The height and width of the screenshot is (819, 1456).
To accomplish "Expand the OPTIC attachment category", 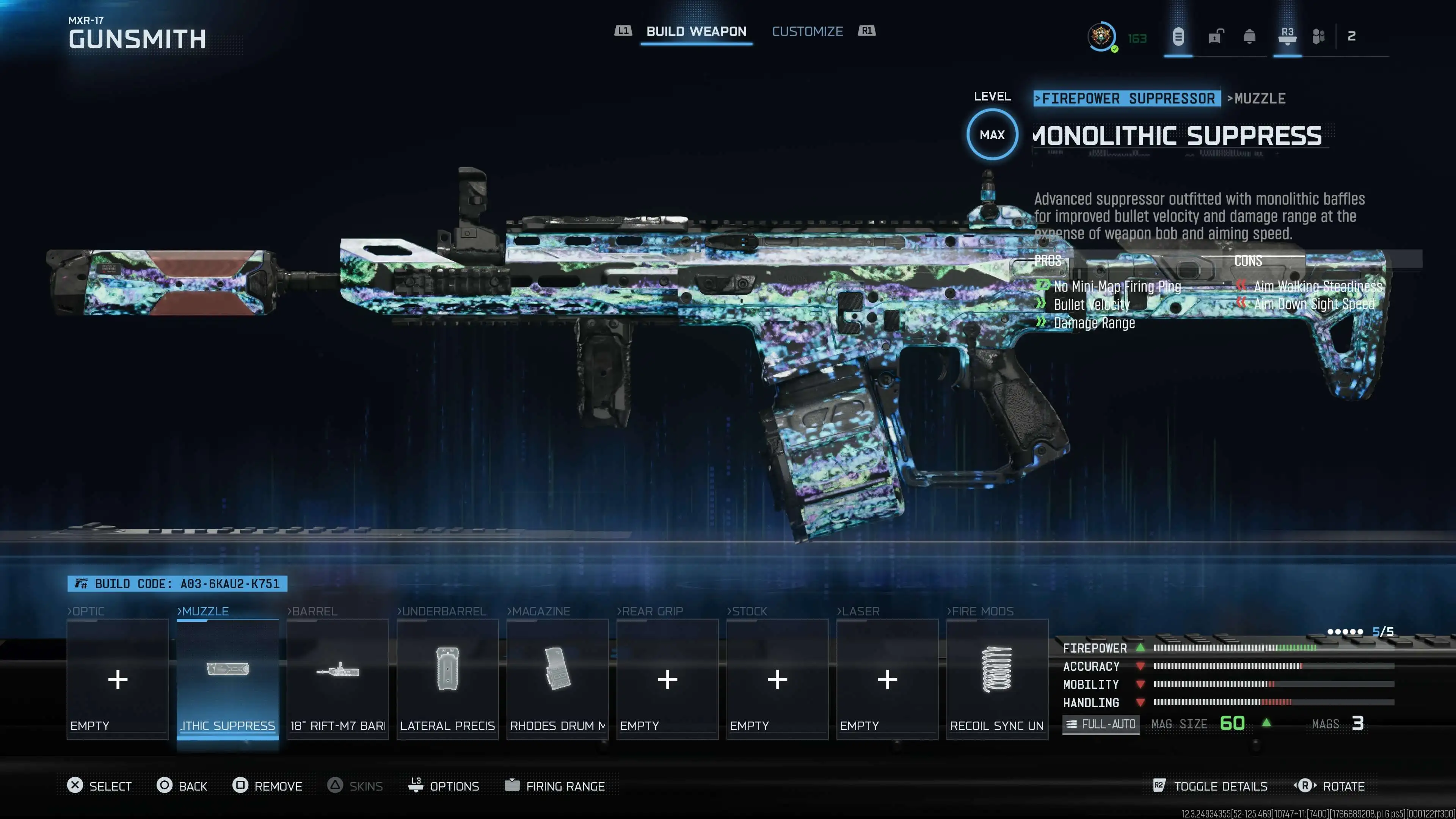I will 88,611.
